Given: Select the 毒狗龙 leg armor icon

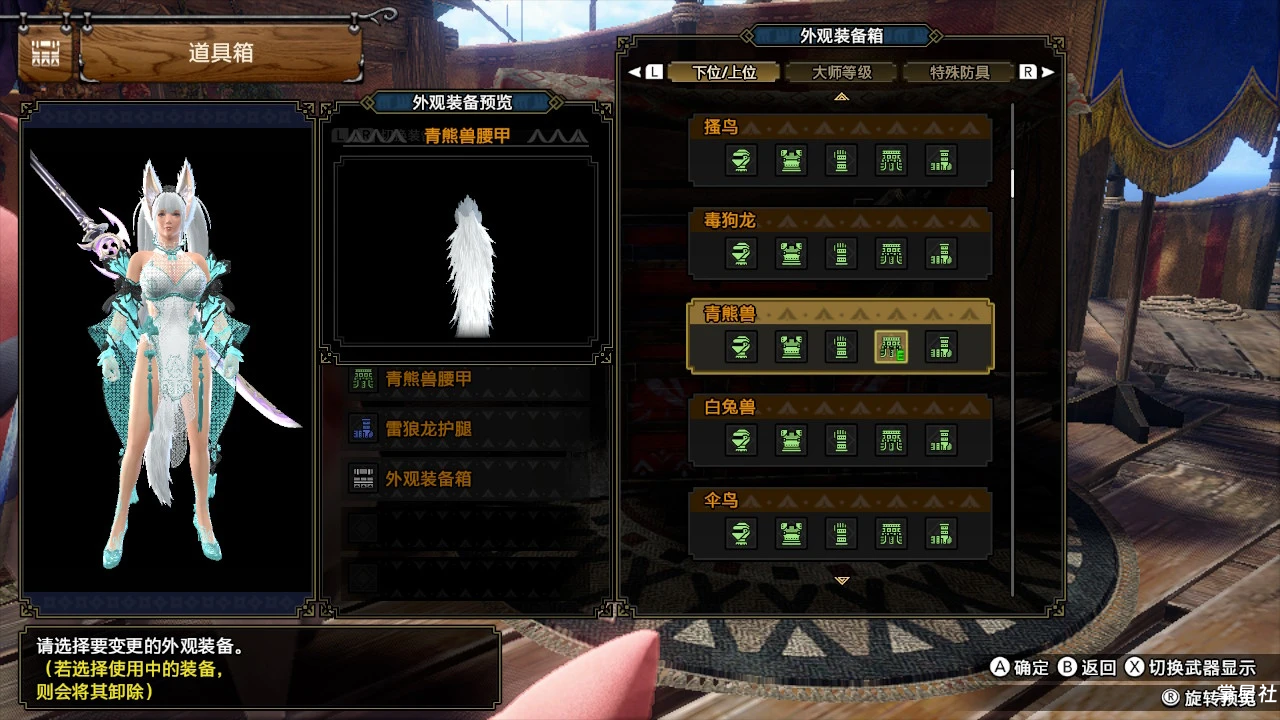Looking at the screenshot, I should [x=941, y=253].
